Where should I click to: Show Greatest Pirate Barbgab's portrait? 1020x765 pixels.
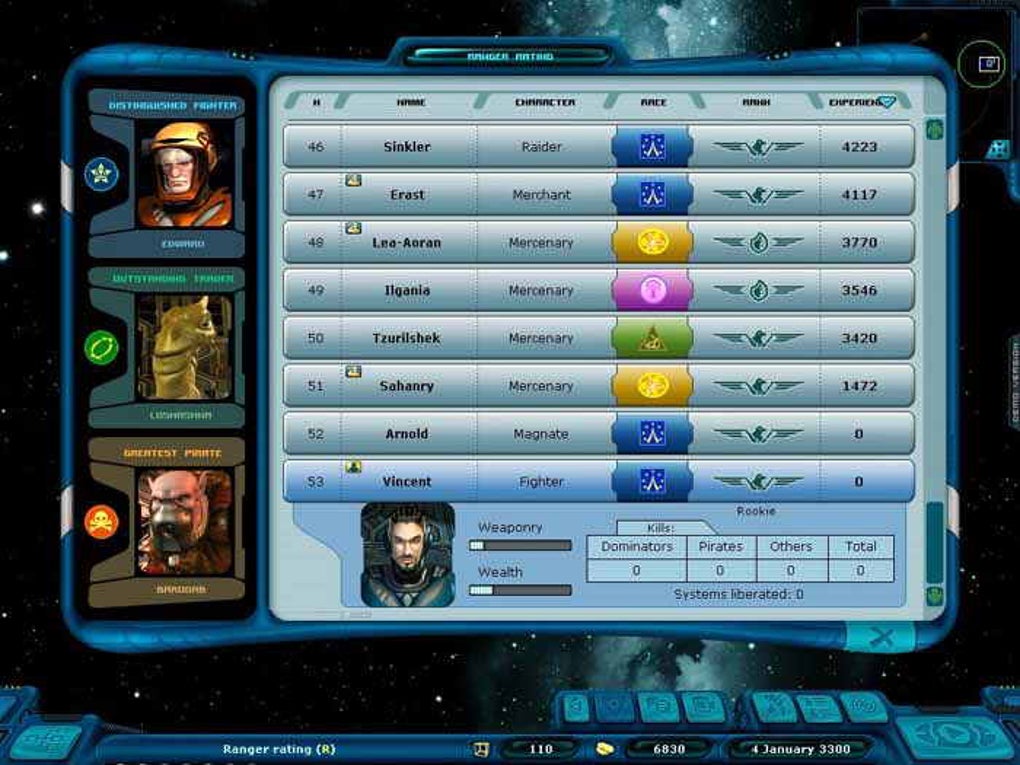[184, 522]
